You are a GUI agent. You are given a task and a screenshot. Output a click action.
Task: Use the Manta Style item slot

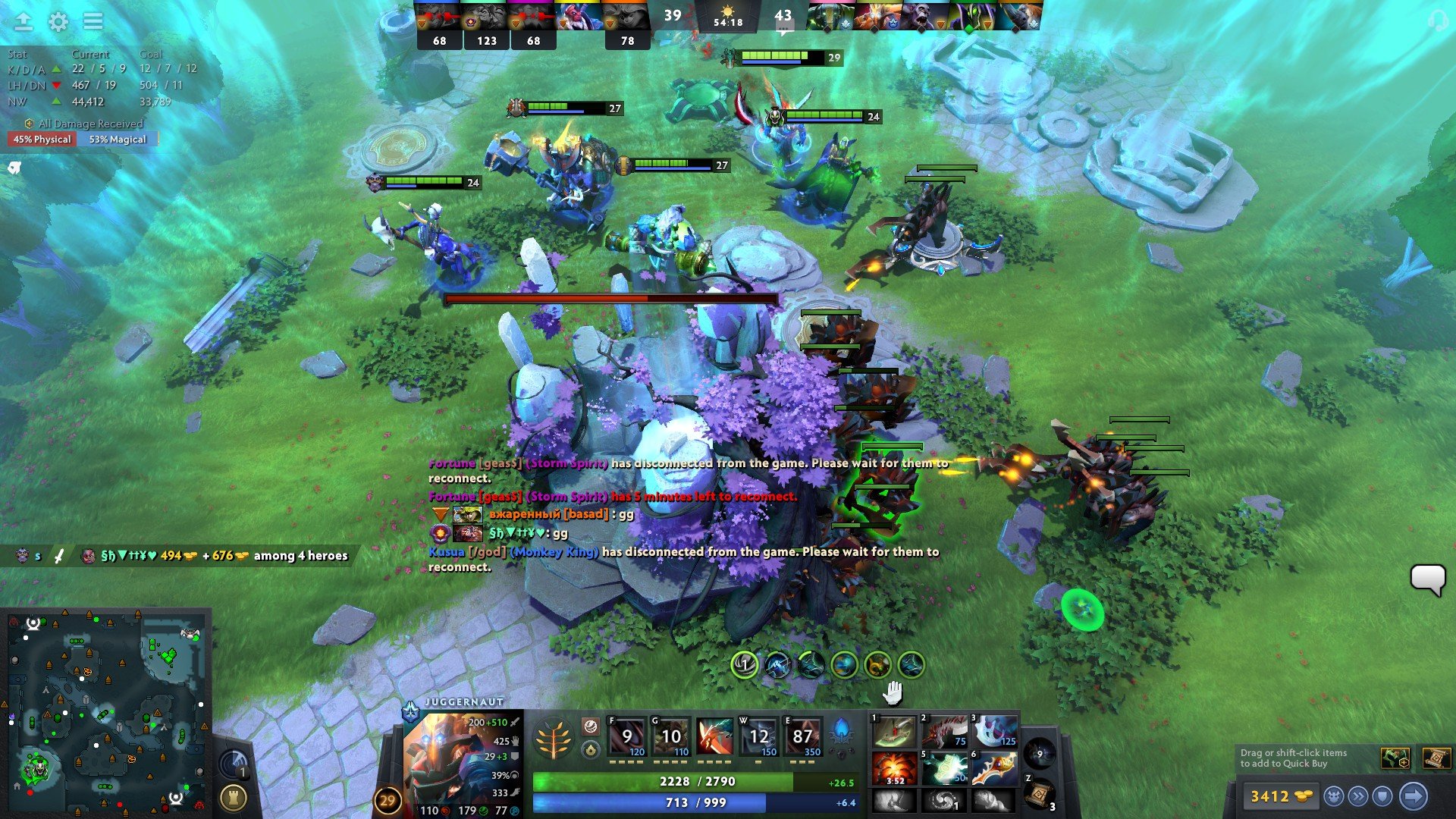pos(995,731)
